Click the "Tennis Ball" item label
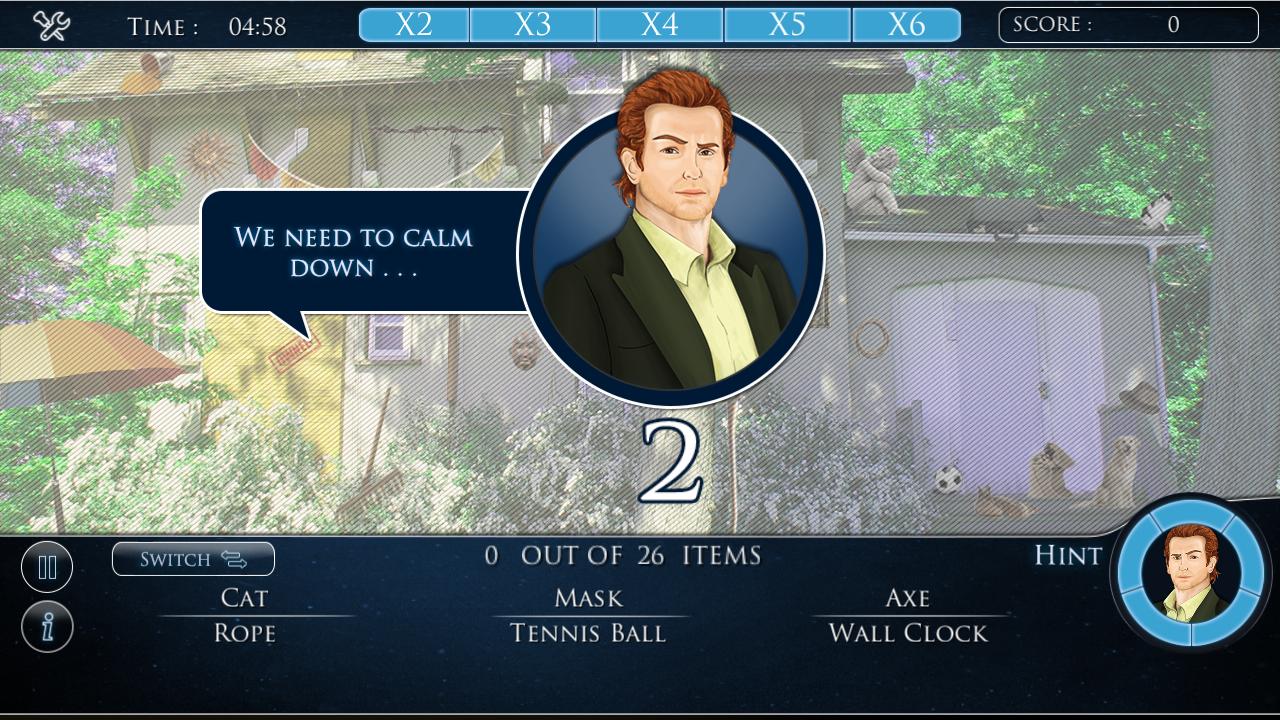Screen dimensions: 1280x720 click(589, 632)
